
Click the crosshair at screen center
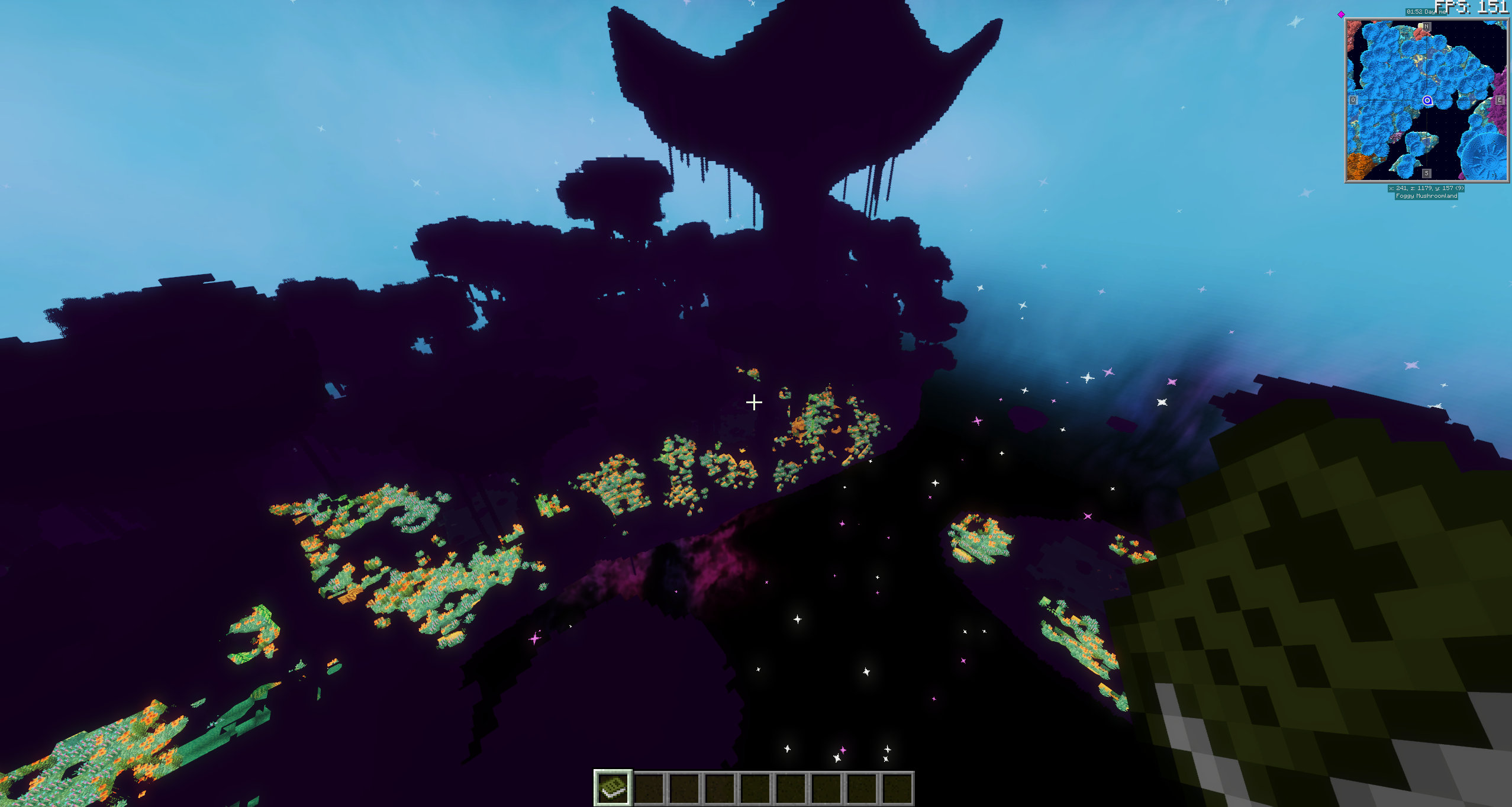[755, 403]
